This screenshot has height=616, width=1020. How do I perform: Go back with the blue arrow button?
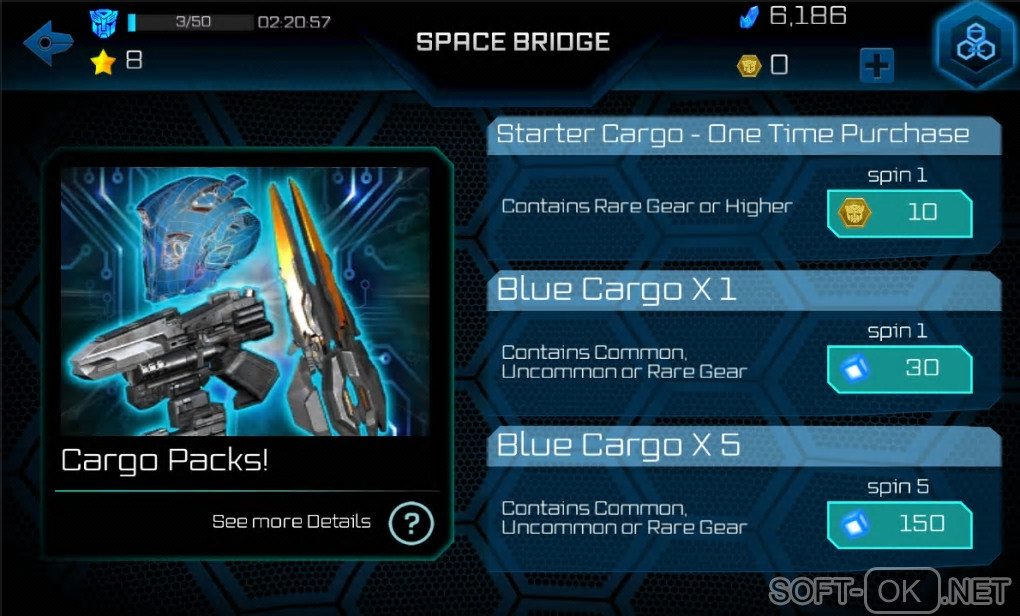coord(48,43)
